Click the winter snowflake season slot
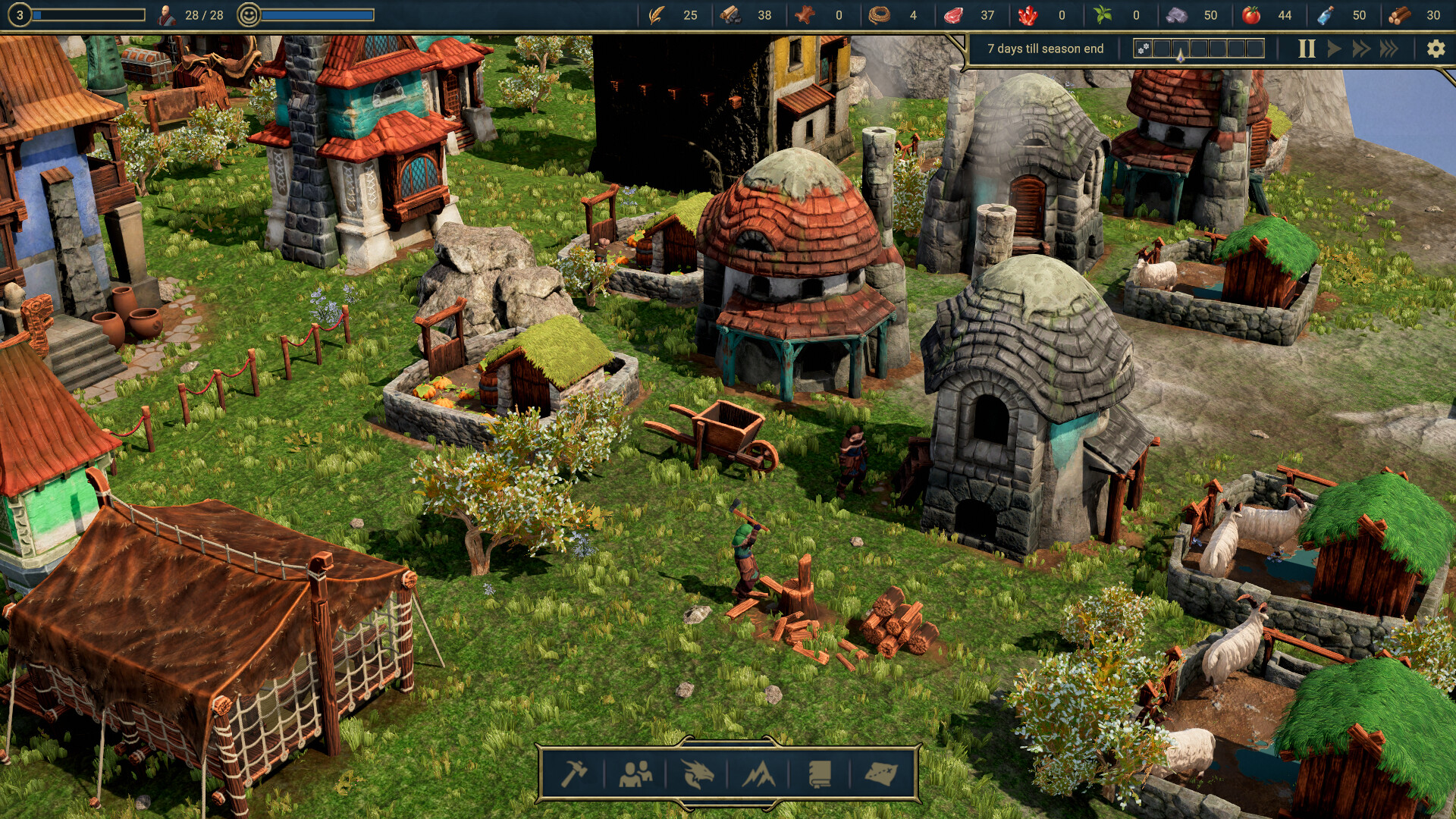 click(x=1144, y=47)
